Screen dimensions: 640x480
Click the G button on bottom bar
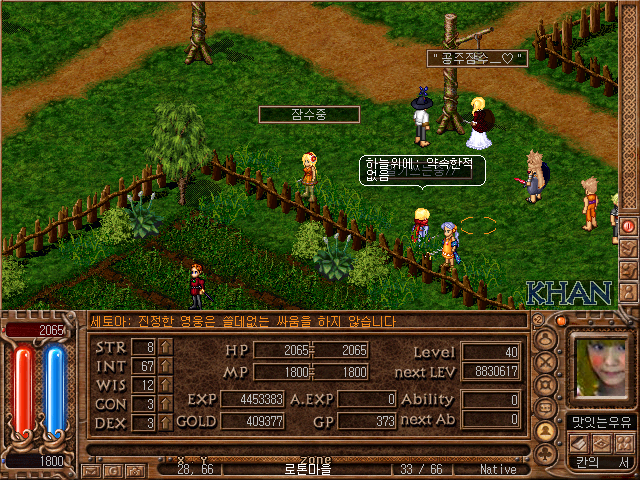click(111, 469)
